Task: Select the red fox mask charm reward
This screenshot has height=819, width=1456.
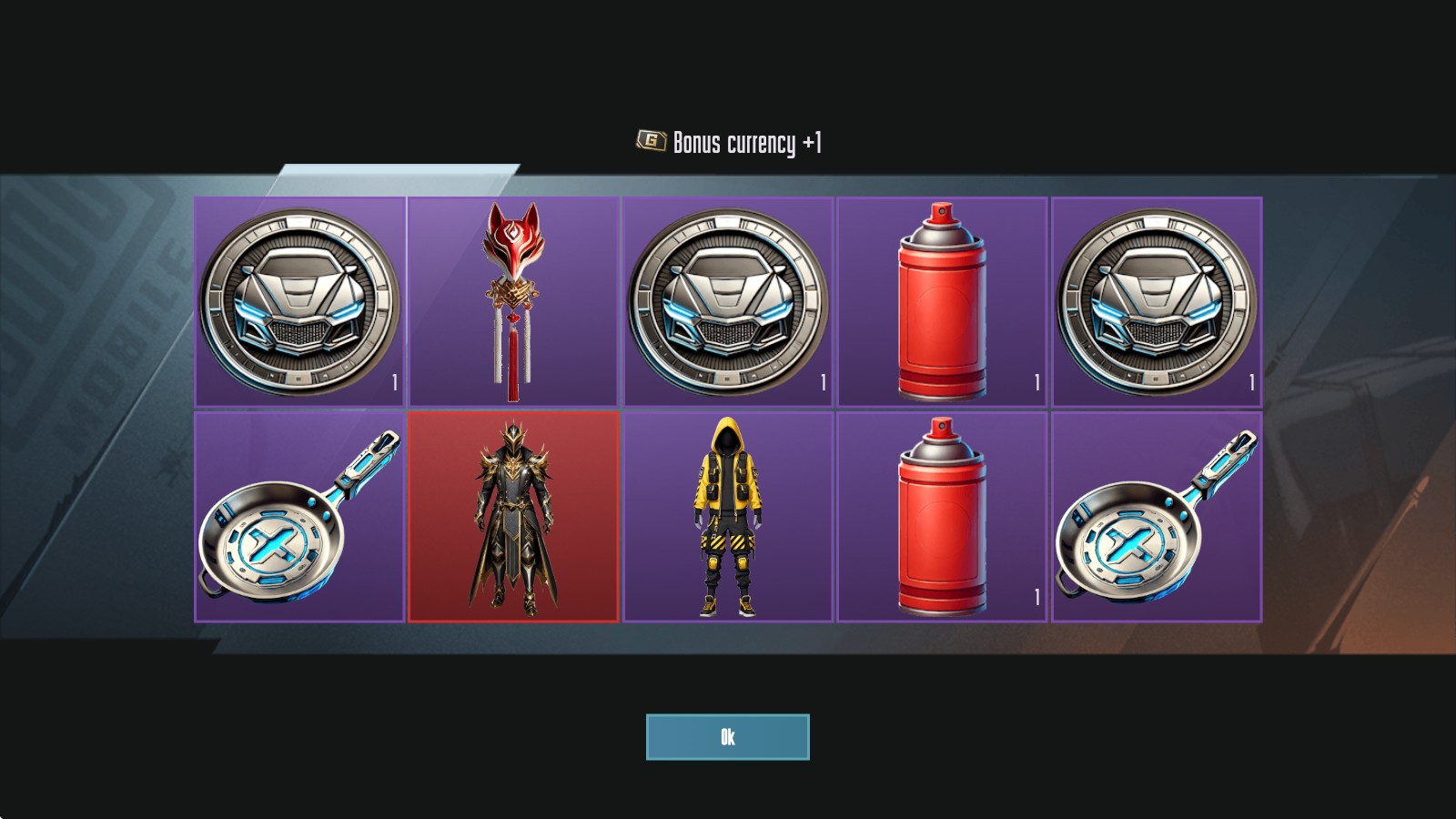Action: (512, 300)
